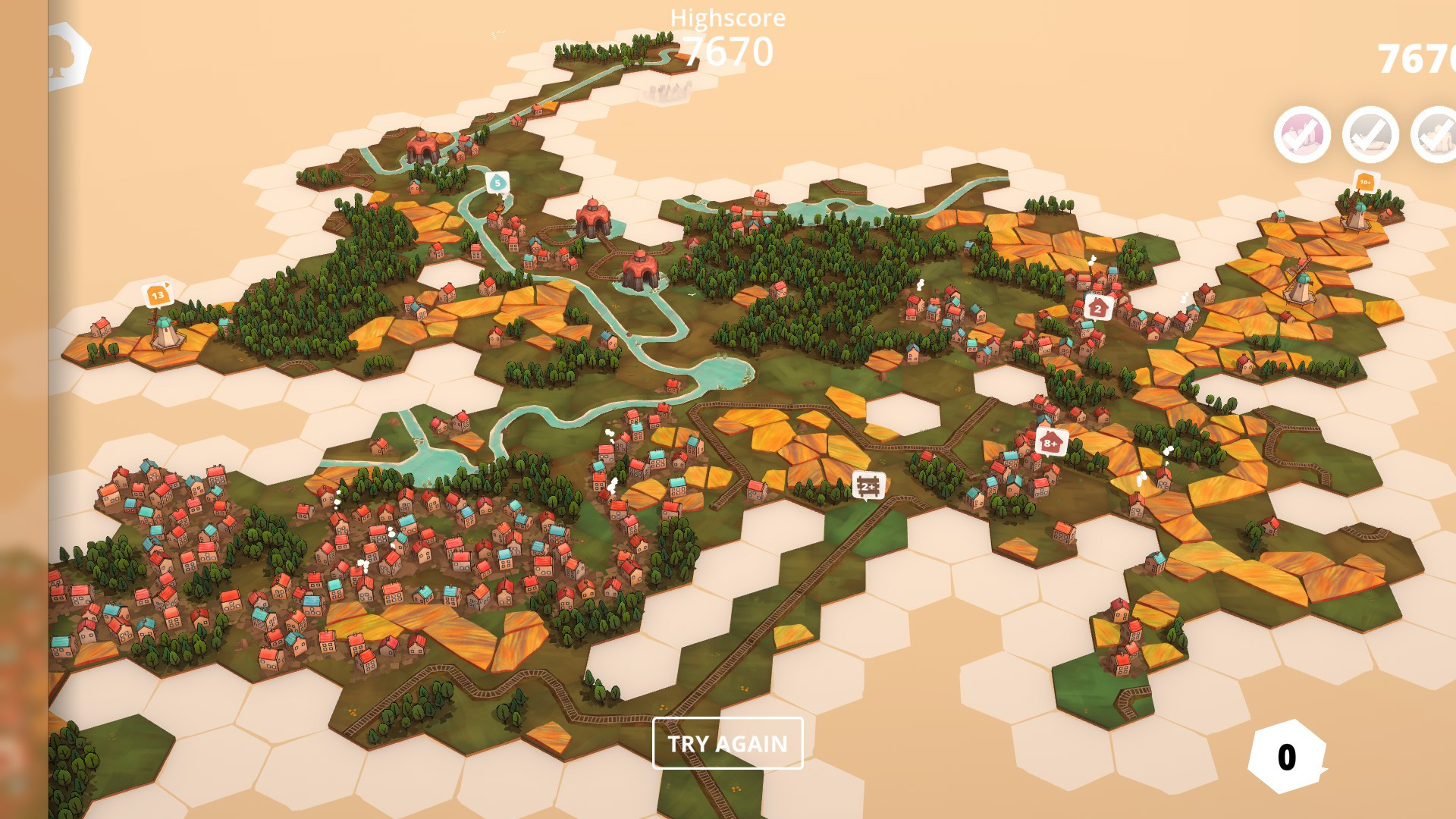1456x819 pixels.
Task: Select the red house quest marker 8+
Action: (x=1051, y=442)
